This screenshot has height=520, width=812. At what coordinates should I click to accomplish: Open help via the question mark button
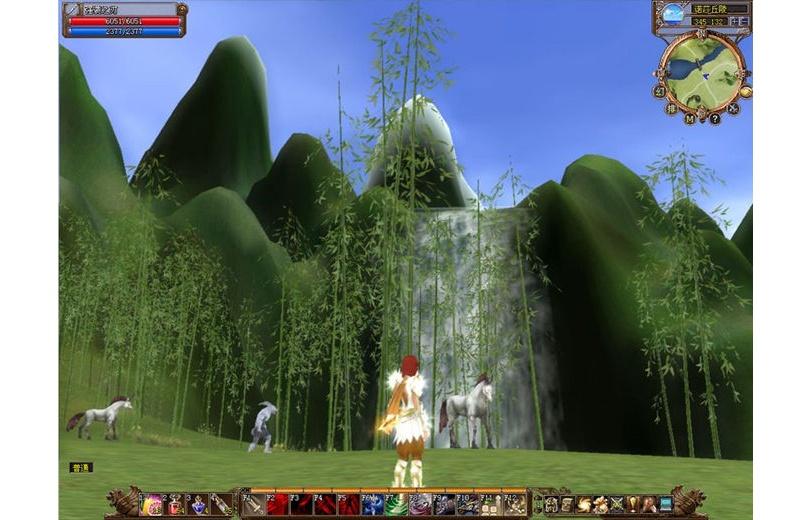714,118
